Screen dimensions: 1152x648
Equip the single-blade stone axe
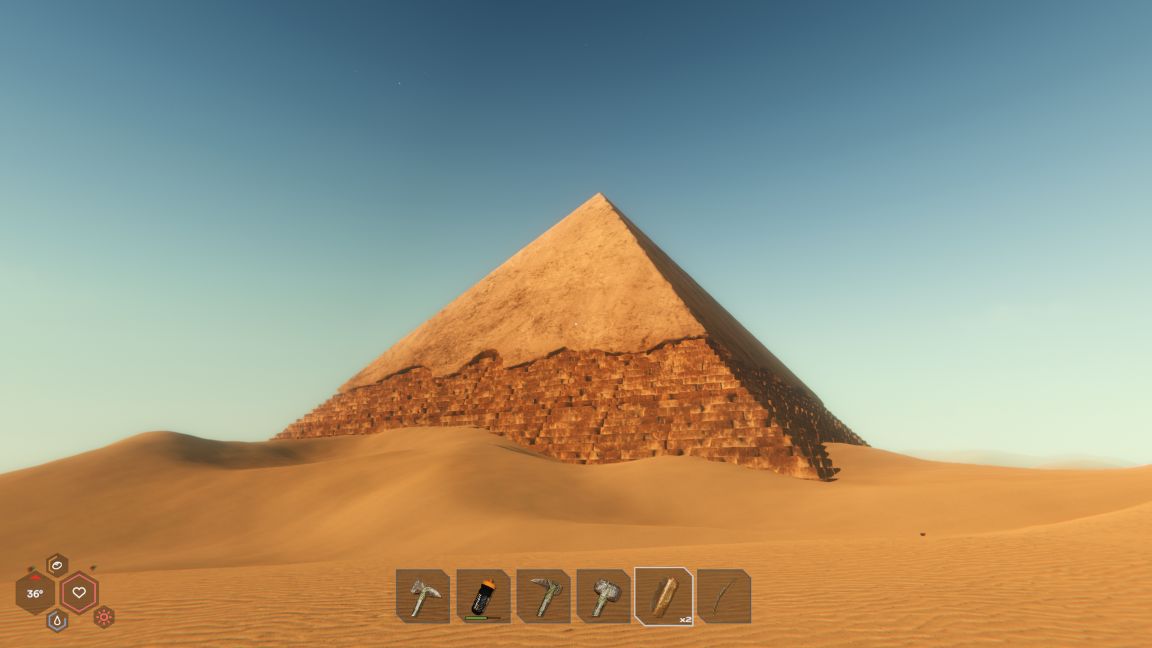coord(544,597)
